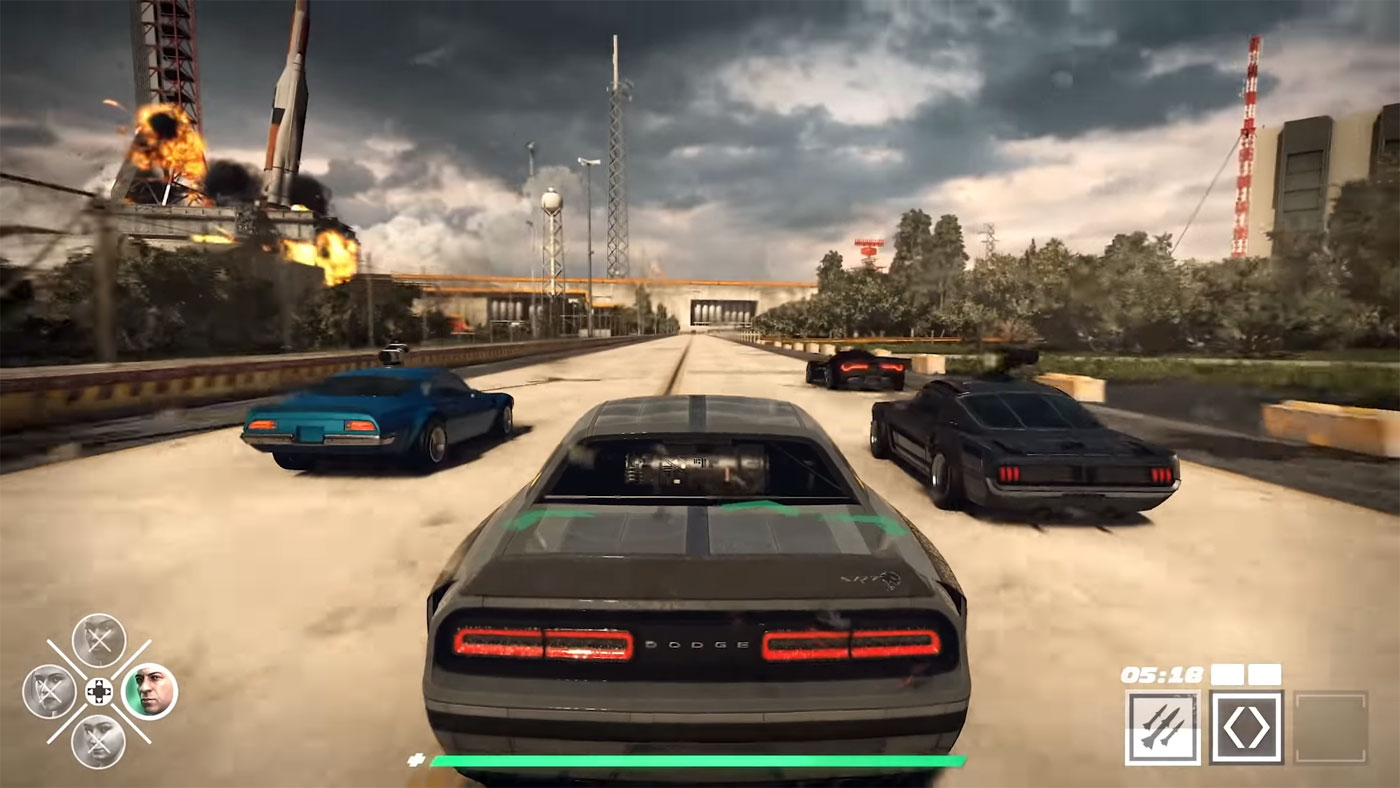This screenshot has height=788, width=1400.
Task: Select the crossed-out bottom character portrait
Action: tap(96, 741)
